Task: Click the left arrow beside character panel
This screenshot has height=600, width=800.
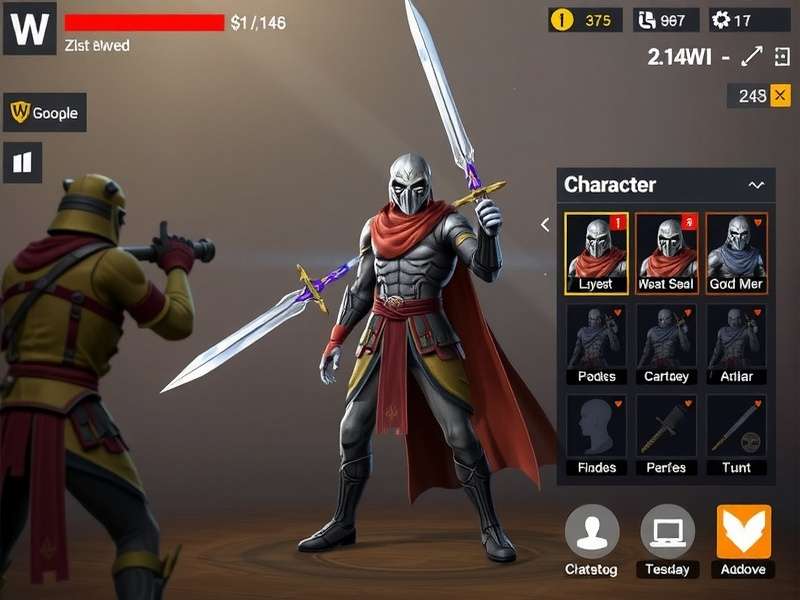Action: [545, 225]
